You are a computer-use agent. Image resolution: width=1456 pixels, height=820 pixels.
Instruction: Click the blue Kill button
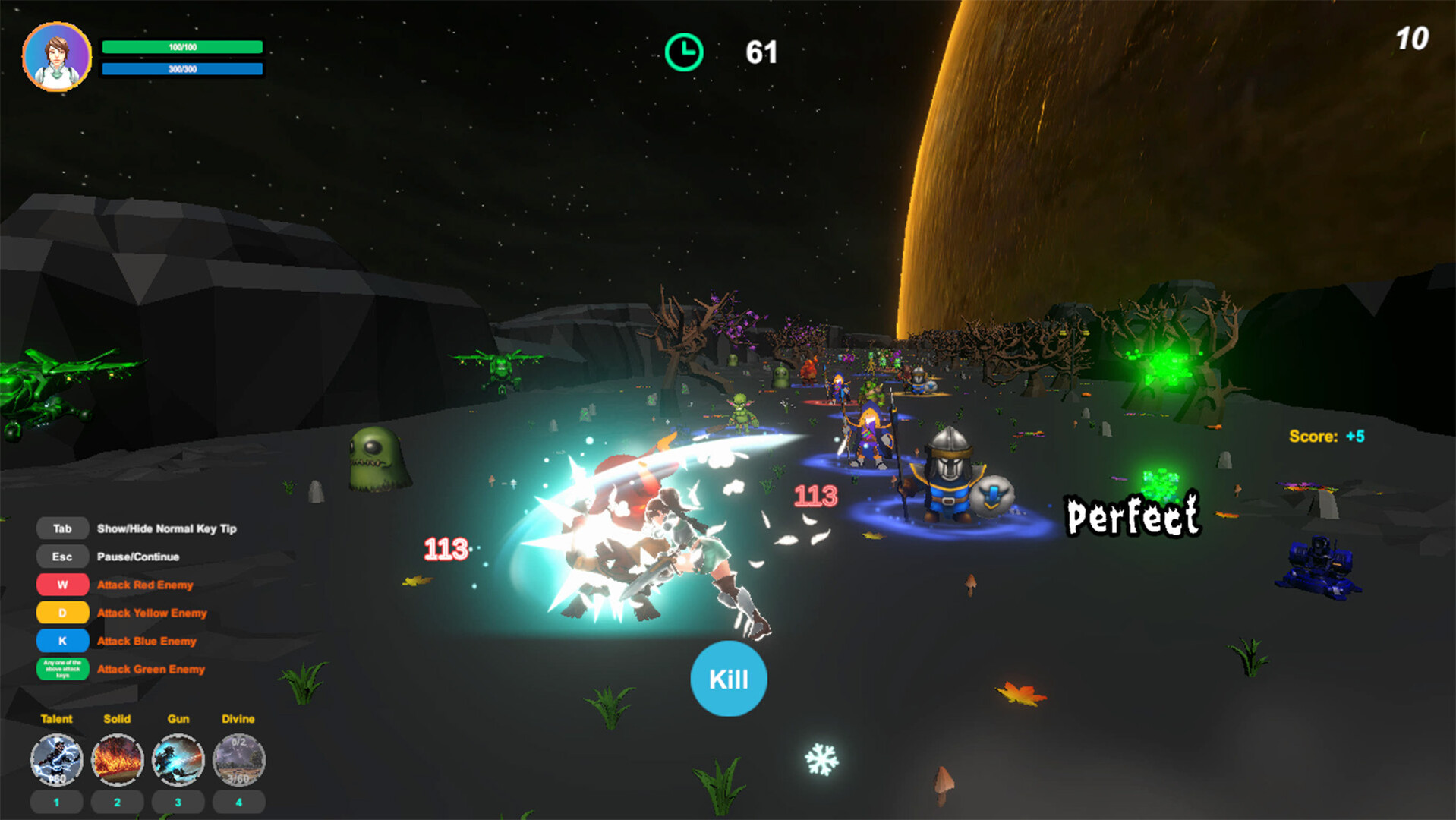728,678
